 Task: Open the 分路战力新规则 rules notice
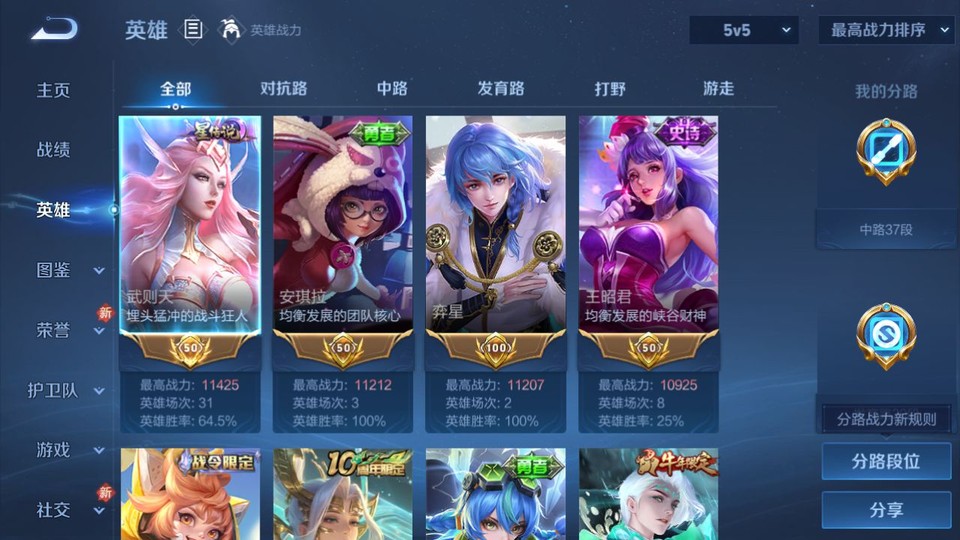(886, 419)
